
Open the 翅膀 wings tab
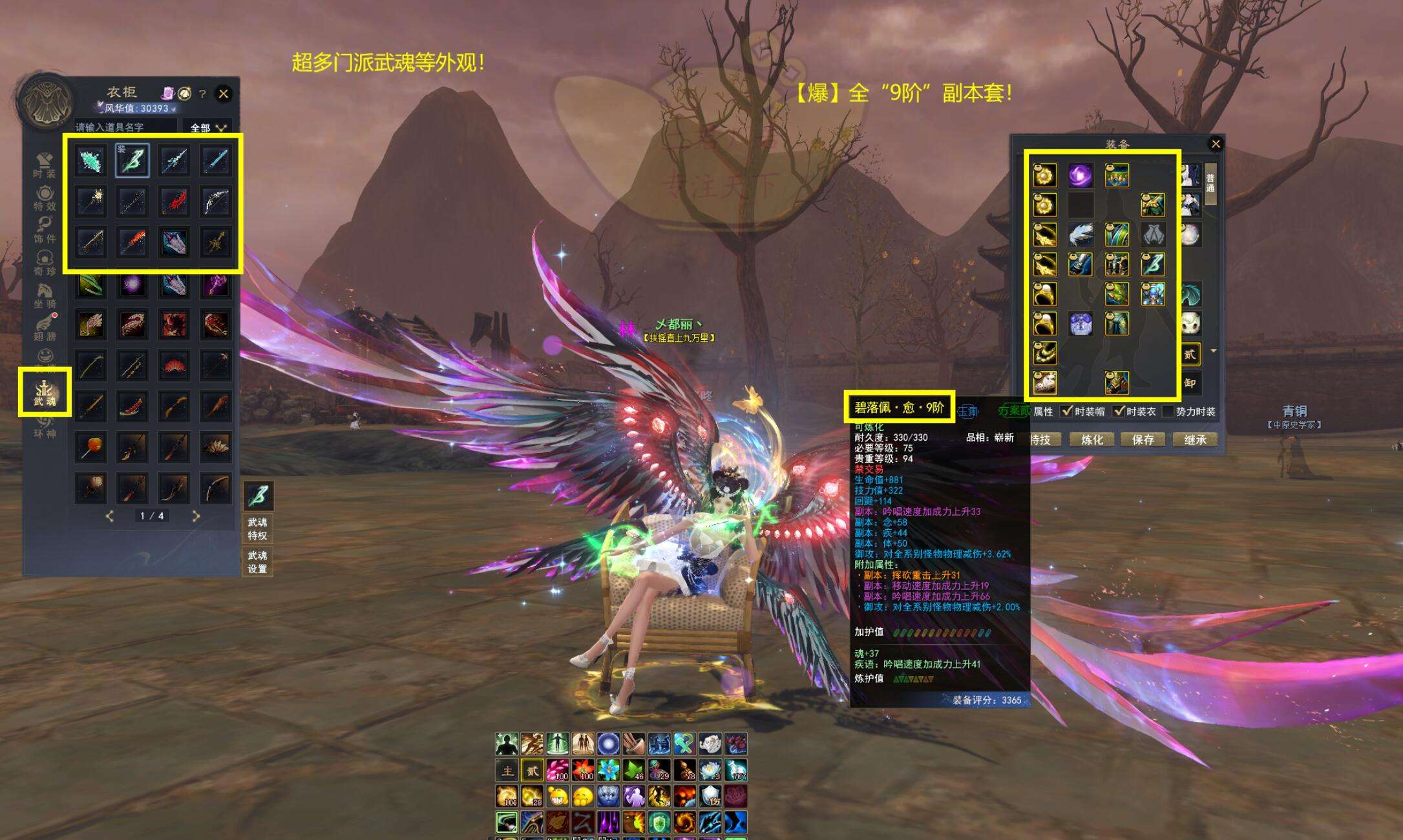pos(45,328)
